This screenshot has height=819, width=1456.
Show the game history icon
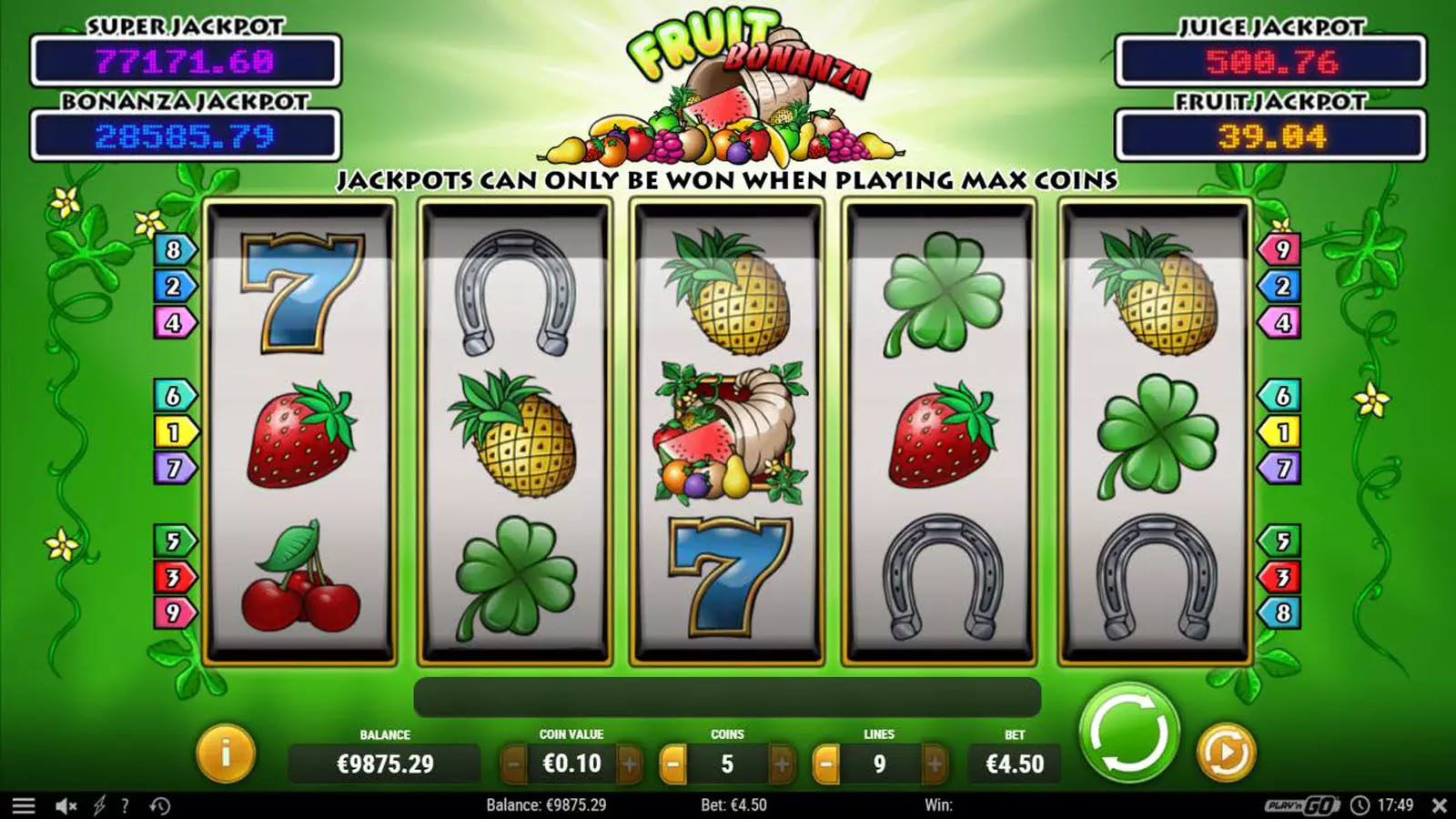tap(160, 805)
